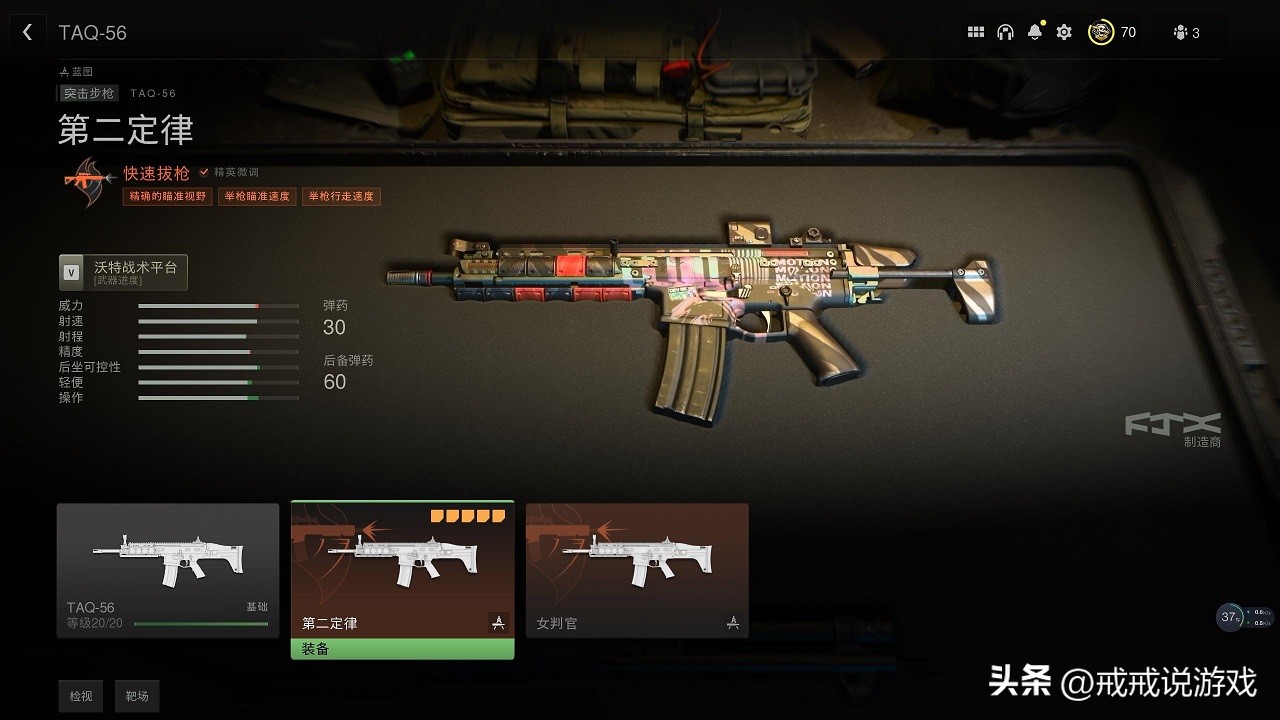
Task: Open the settings gear icon
Action: click(1063, 32)
